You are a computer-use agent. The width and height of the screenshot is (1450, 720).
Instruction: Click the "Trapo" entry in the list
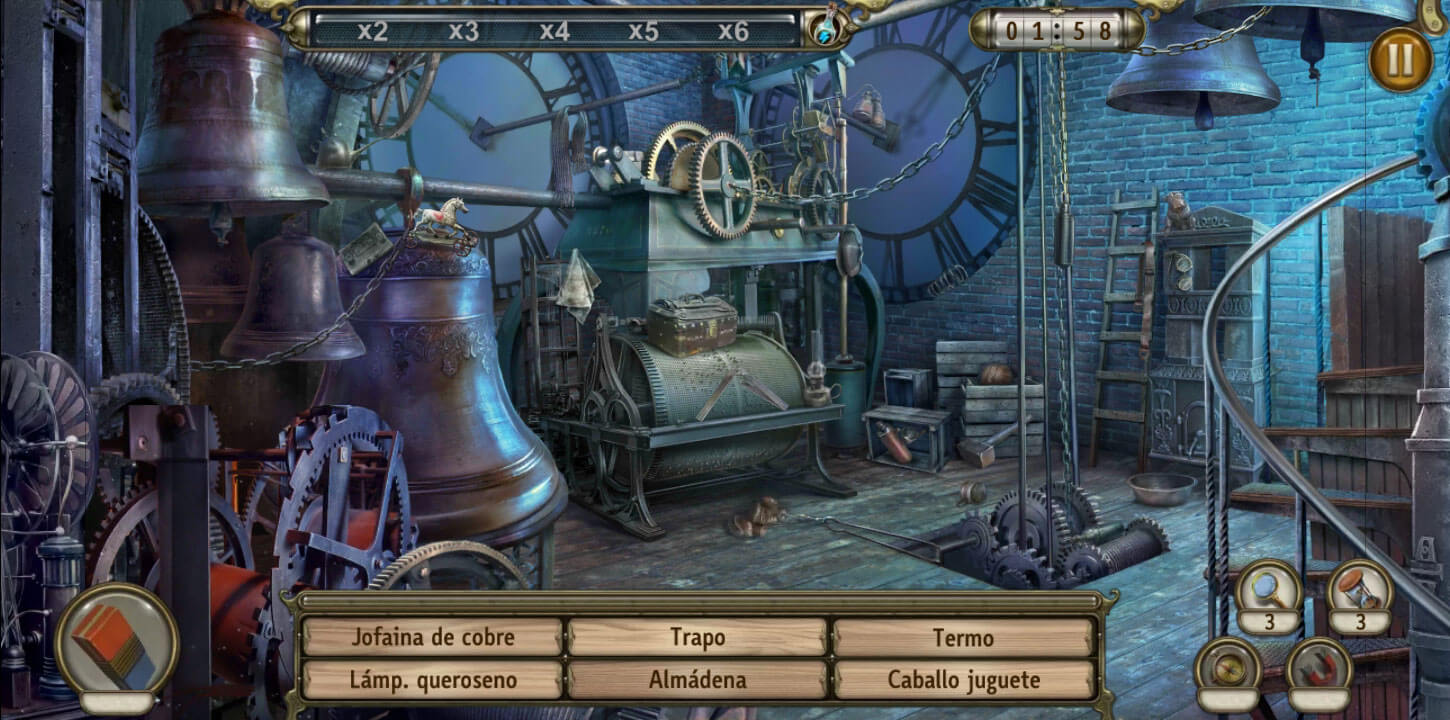(x=700, y=637)
